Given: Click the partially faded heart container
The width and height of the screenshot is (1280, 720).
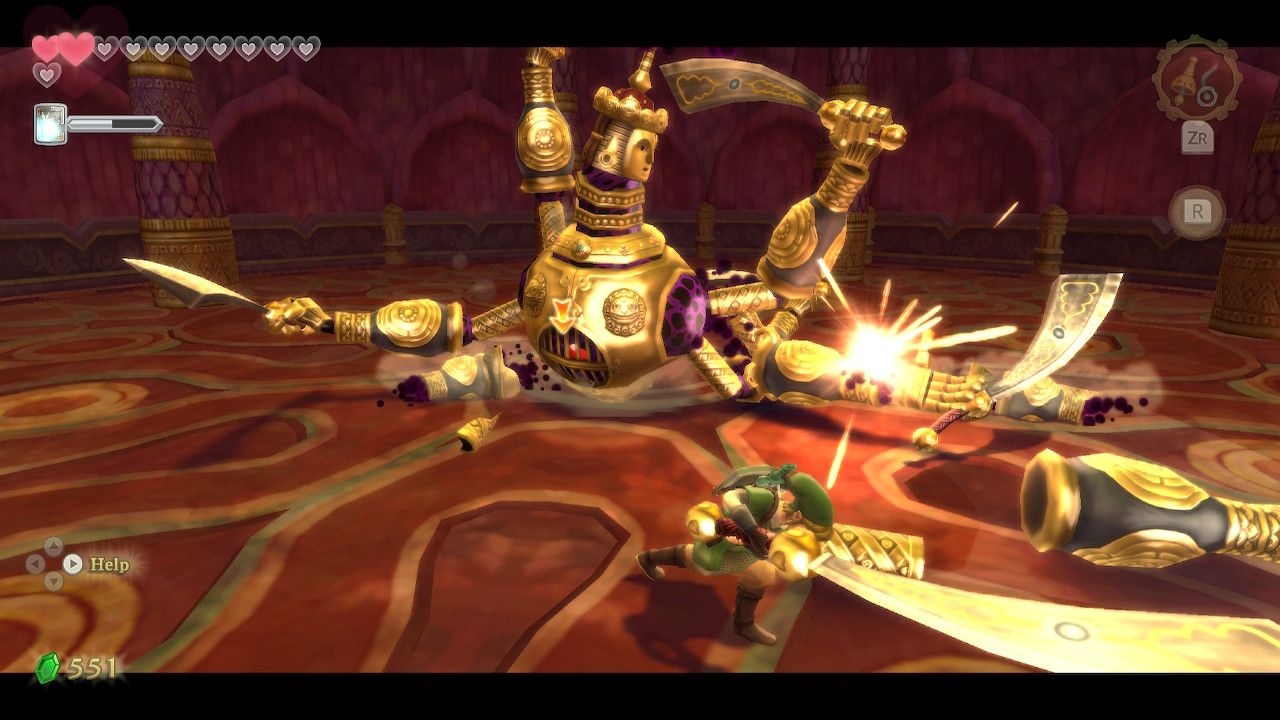Looking at the screenshot, I should 104,46.
